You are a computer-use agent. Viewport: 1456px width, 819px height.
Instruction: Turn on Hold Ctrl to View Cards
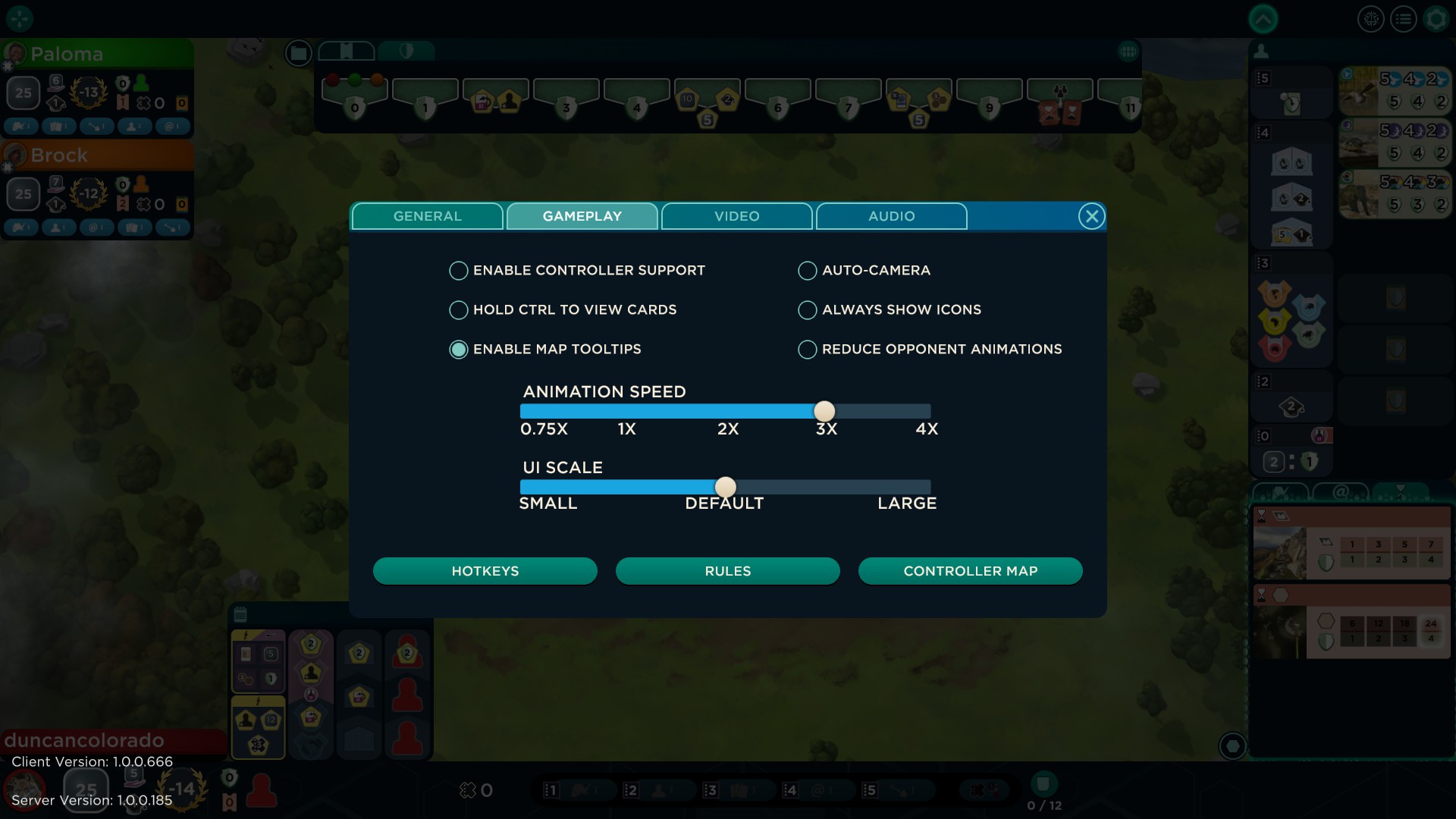[458, 310]
